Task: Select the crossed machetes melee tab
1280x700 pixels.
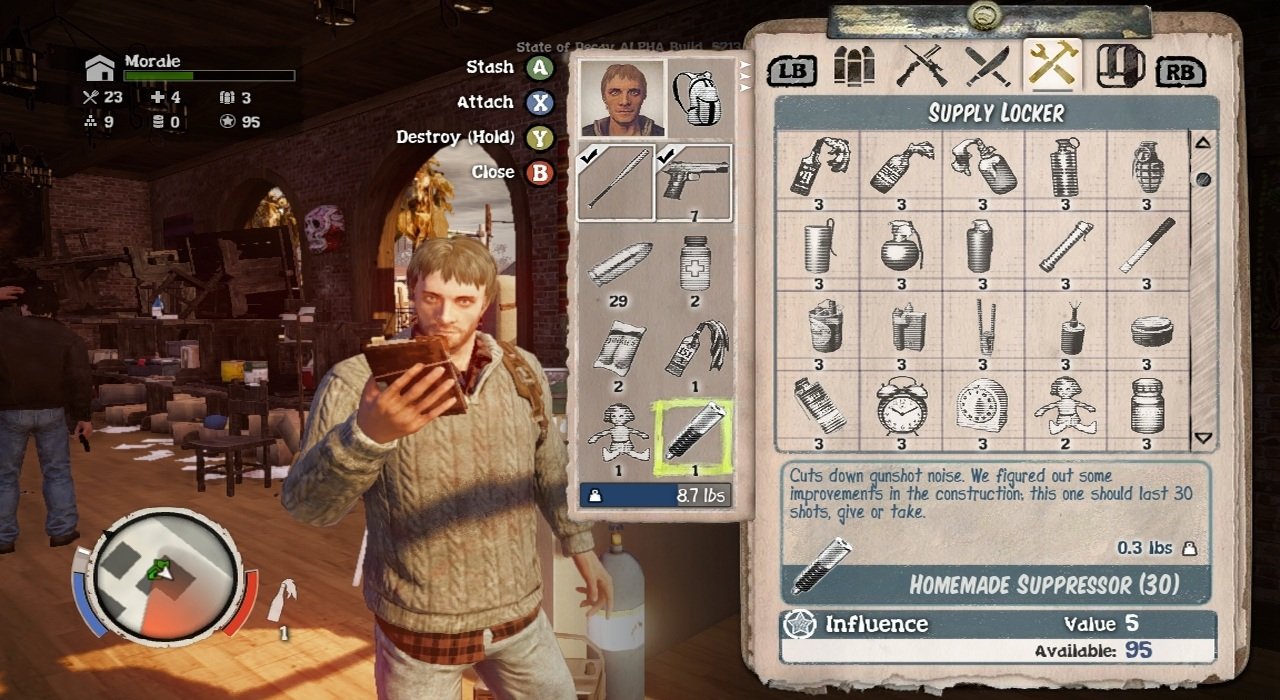Action: (x=987, y=67)
